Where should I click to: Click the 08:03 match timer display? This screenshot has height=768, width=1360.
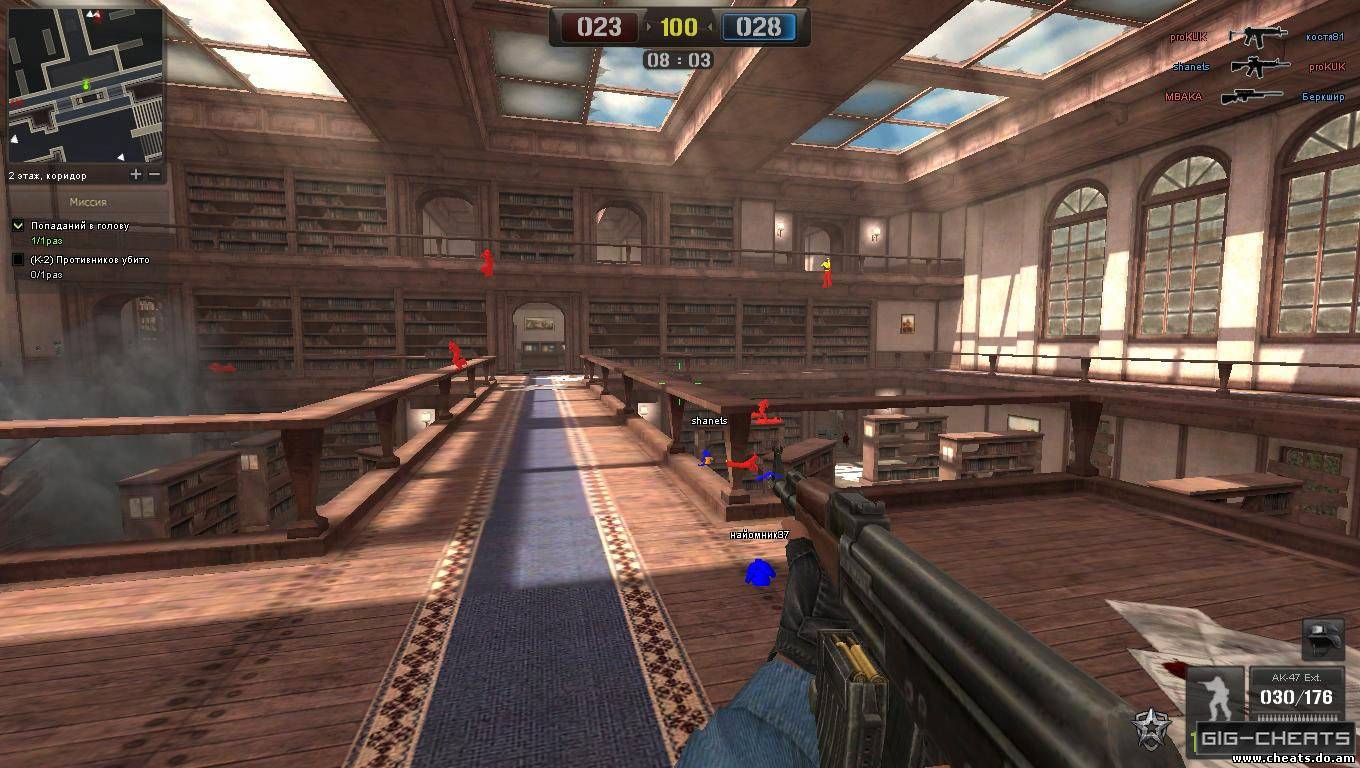[x=678, y=60]
